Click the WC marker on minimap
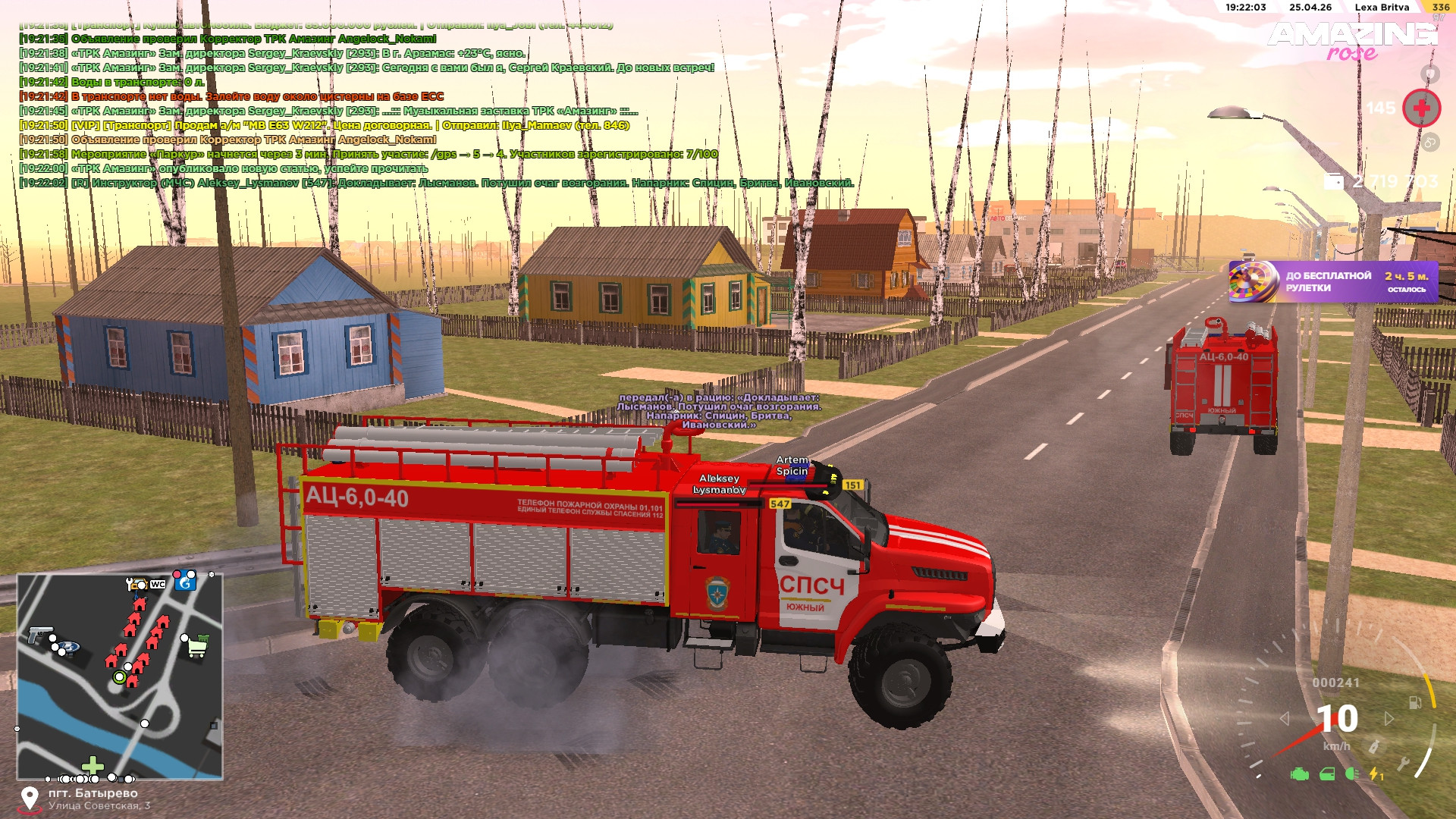 (x=158, y=584)
